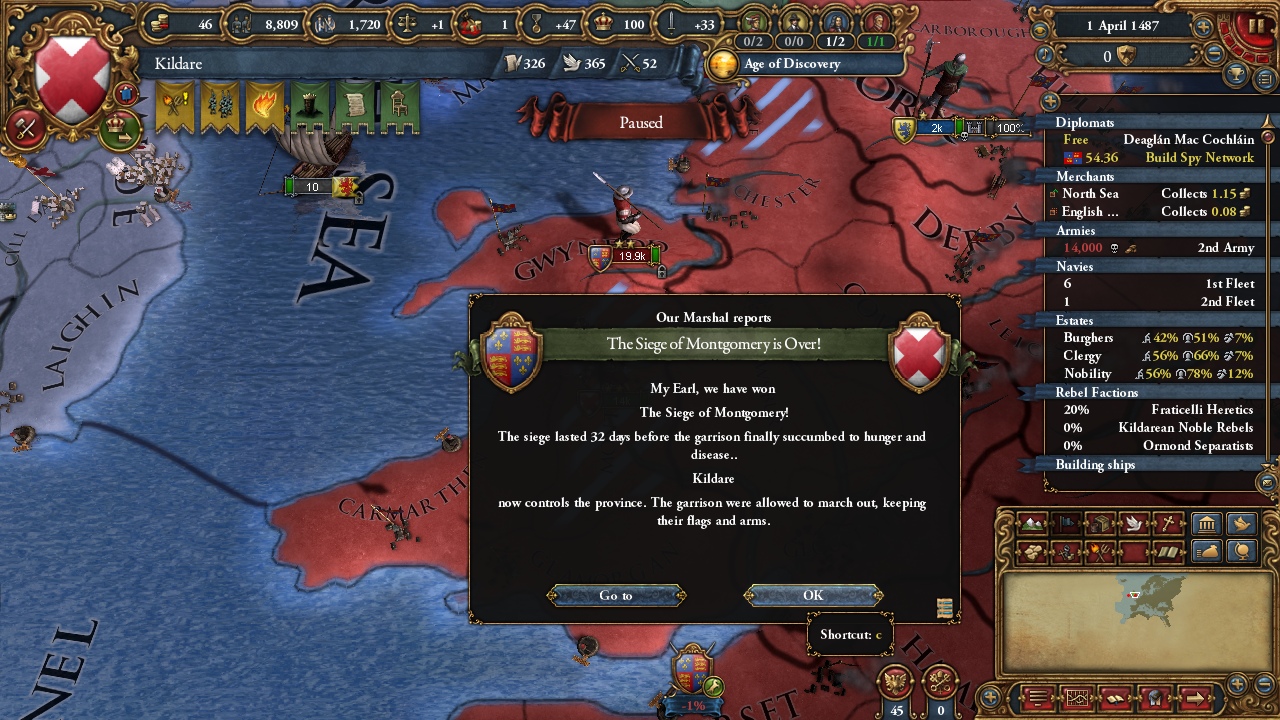The width and height of the screenshot is (1280, 720).
Task: Increase game speed with the plus button
Action: pos(1203,27)
